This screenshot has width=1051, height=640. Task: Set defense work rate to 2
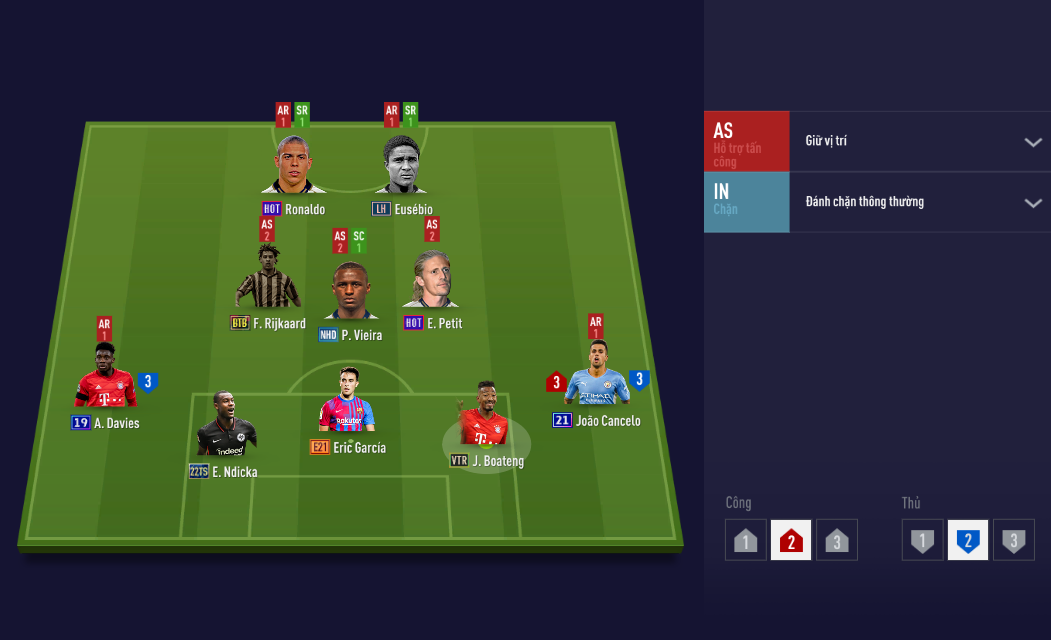click(x=967, y=541)
